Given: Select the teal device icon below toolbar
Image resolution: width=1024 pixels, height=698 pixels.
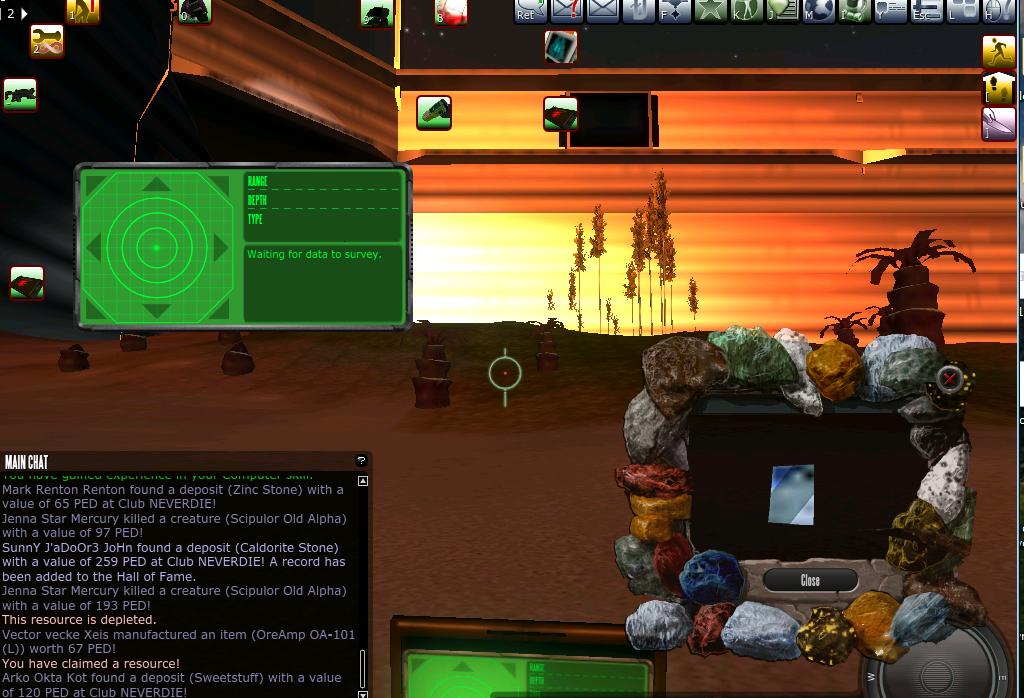Looking at the screenshot, I should tap(561, 46).
